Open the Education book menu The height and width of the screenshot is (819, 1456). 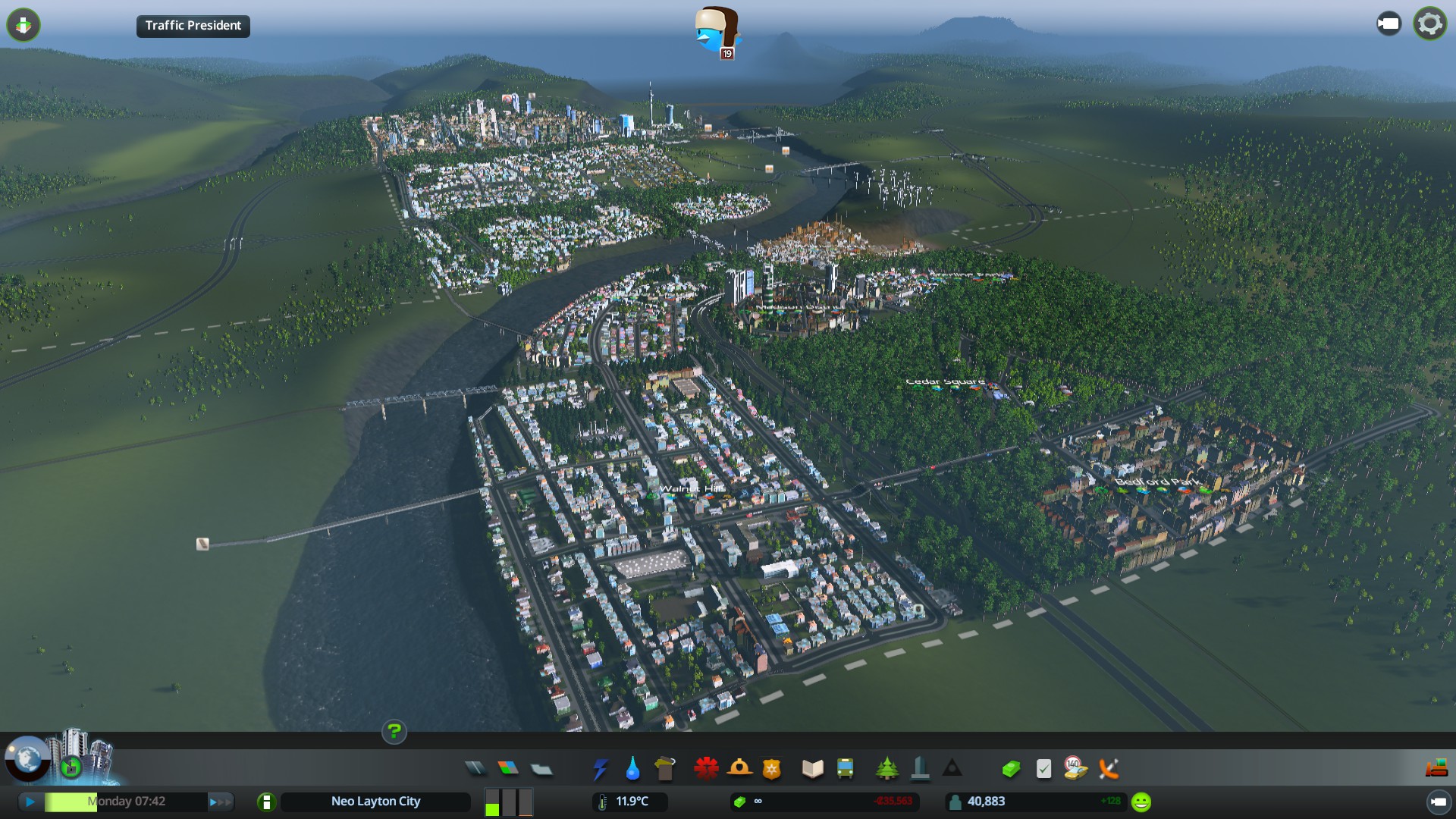(812, 769)
